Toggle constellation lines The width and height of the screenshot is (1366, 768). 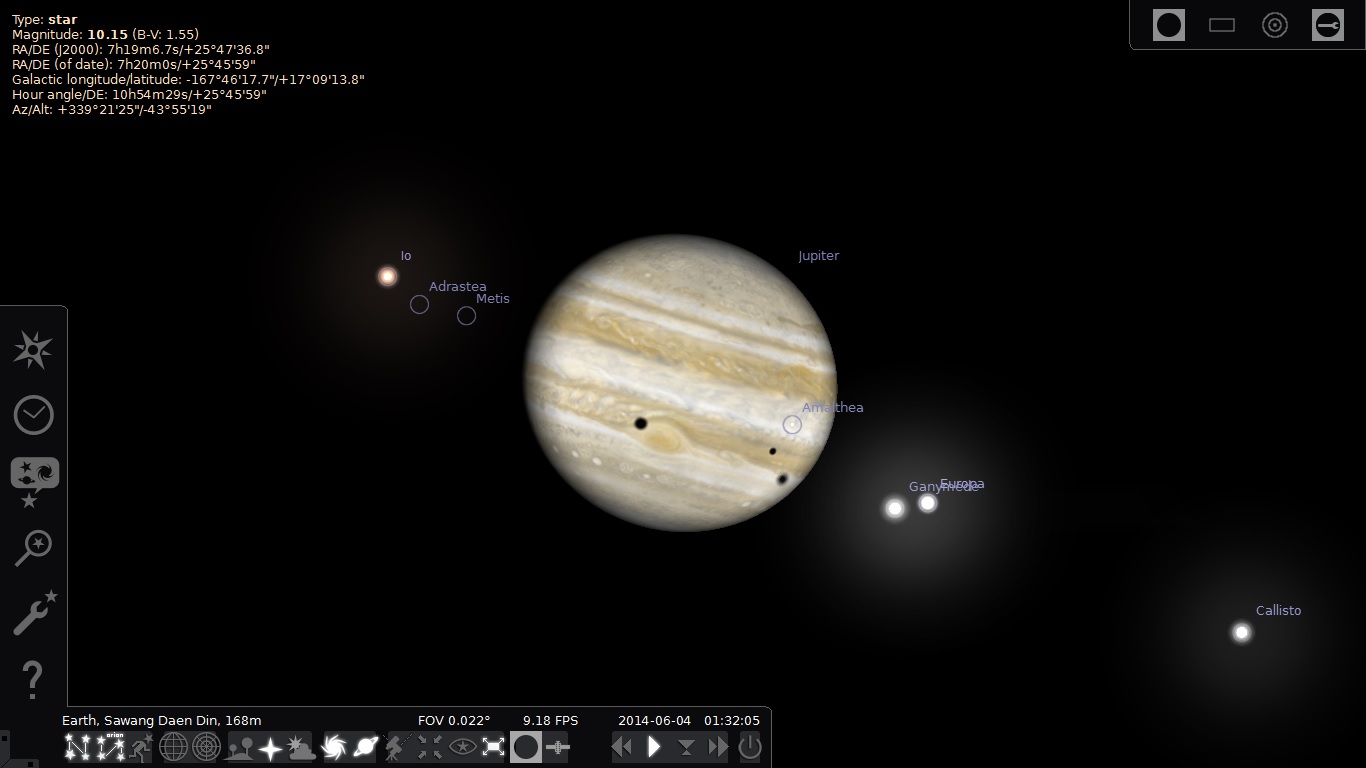(77, 747)
